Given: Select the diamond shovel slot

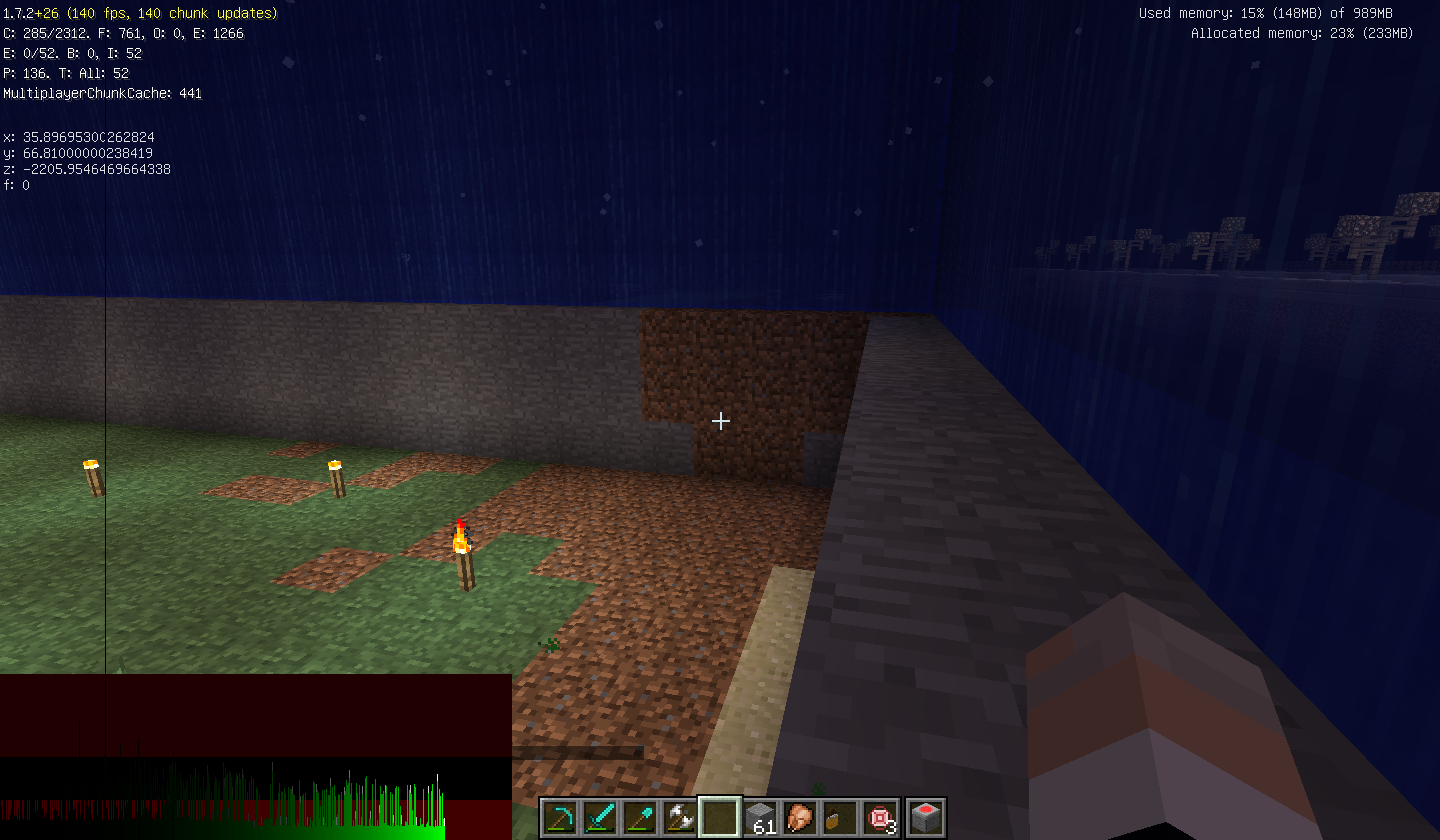Looking at the screenshot, I should click(x=640, y=817).
